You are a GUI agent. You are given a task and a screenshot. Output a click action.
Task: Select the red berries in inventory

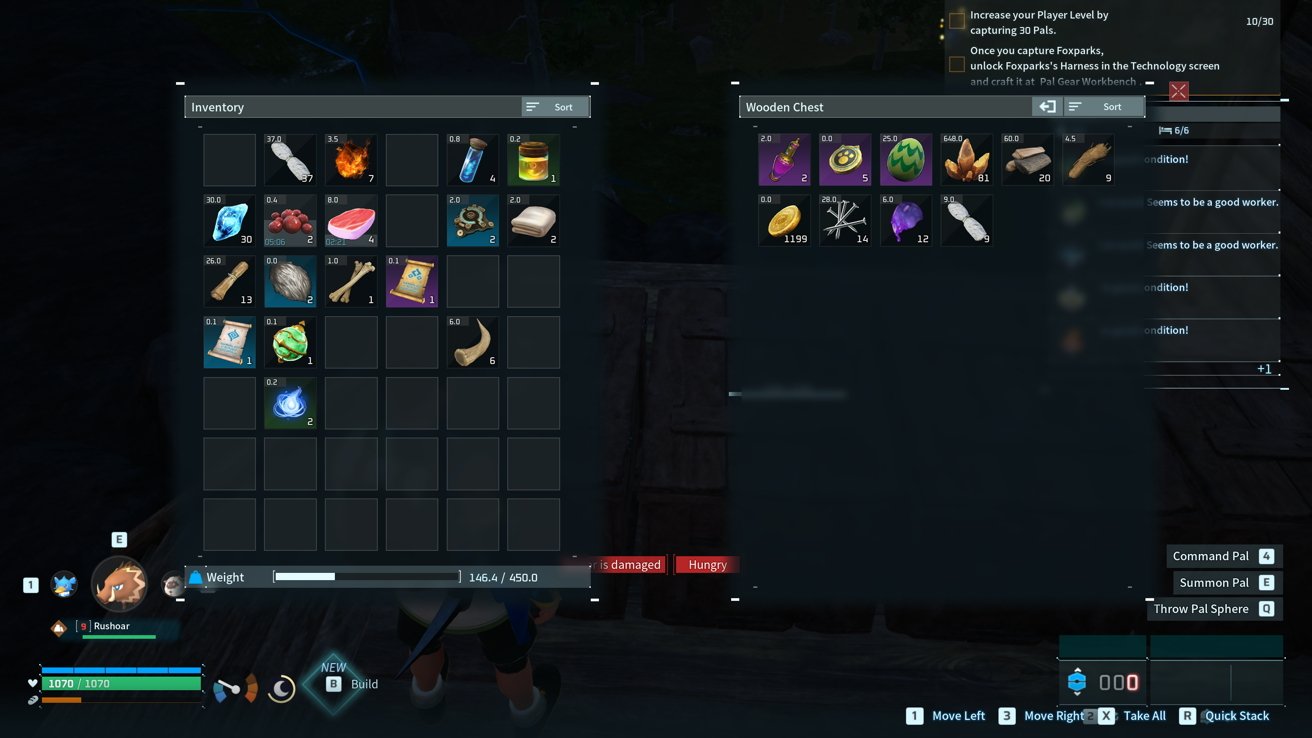click(x=290, y=221)
